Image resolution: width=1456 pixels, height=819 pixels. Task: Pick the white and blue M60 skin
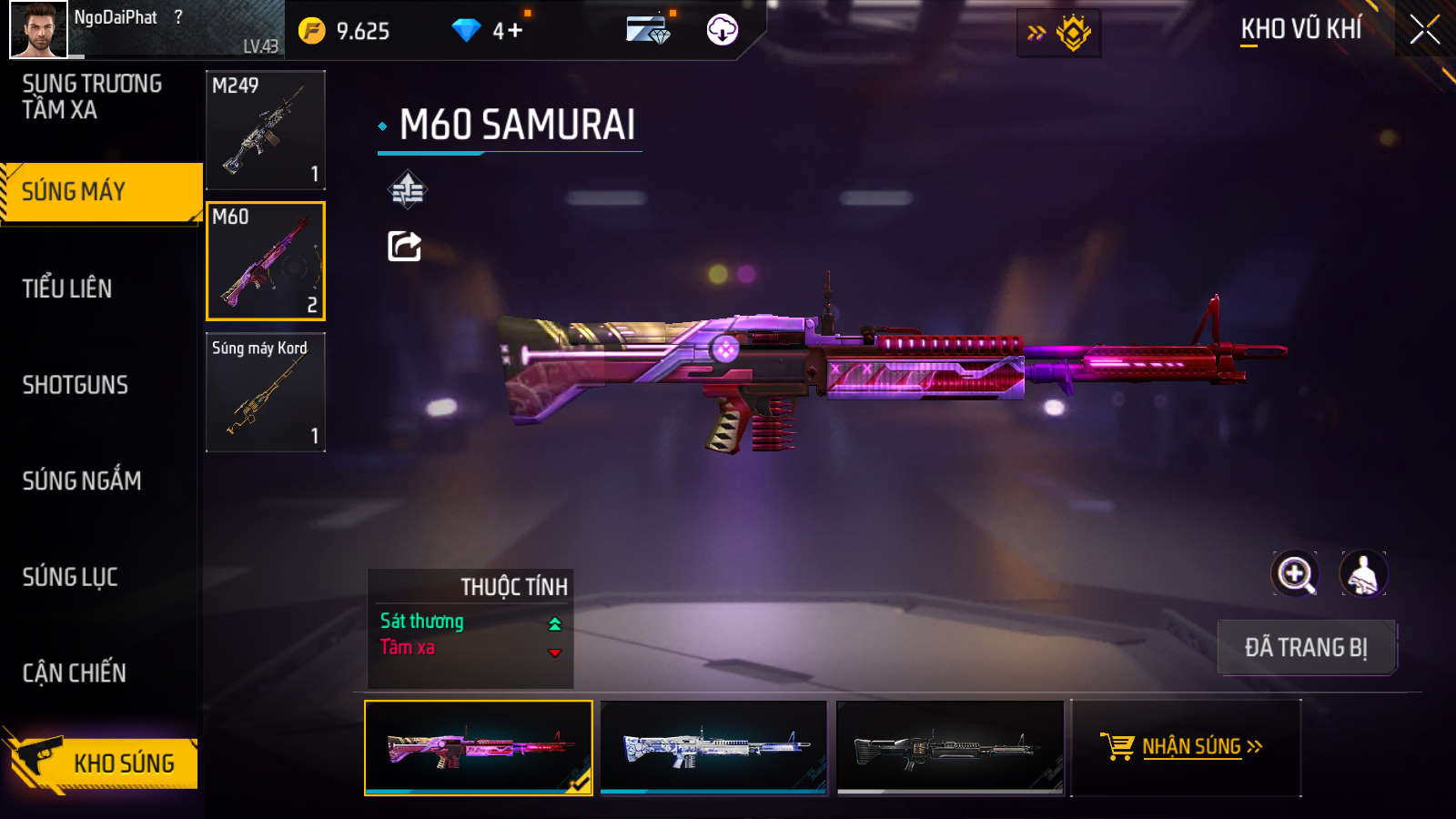(x=714, y=748)
